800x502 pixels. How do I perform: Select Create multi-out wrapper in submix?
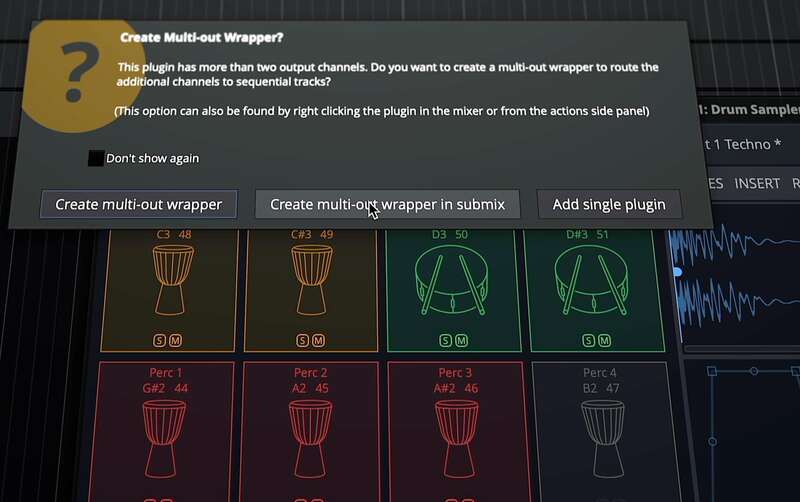coord(387,204)
